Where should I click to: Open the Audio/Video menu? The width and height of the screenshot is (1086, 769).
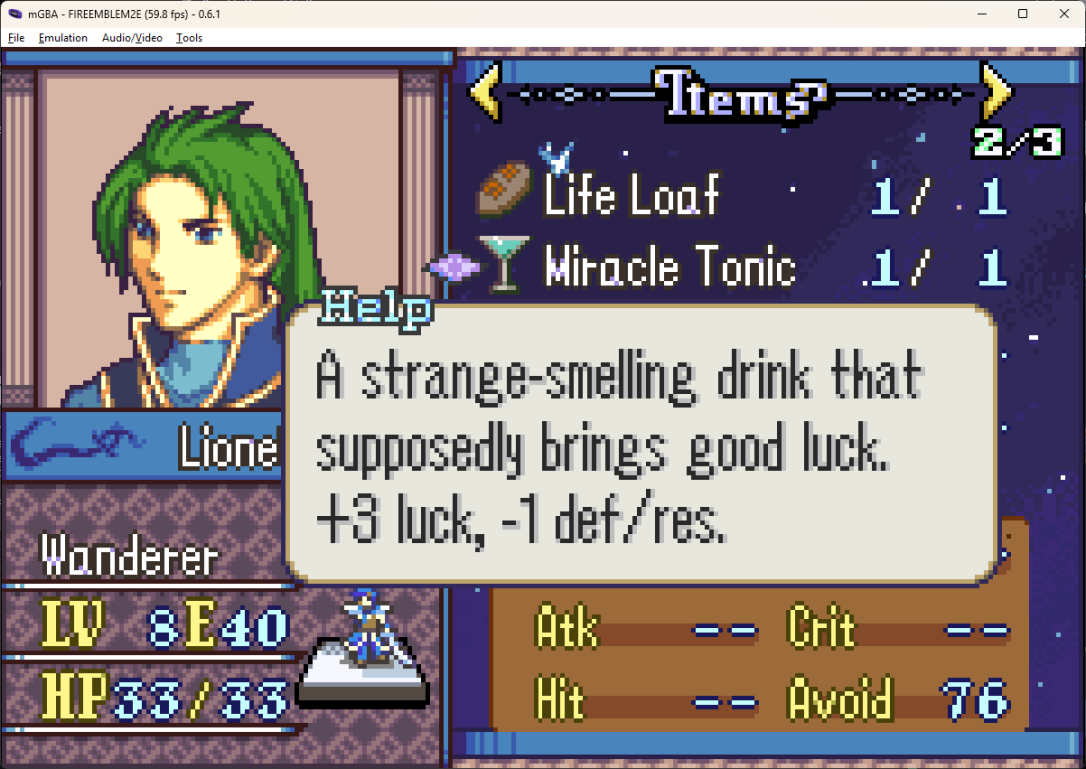coord(132,38)
